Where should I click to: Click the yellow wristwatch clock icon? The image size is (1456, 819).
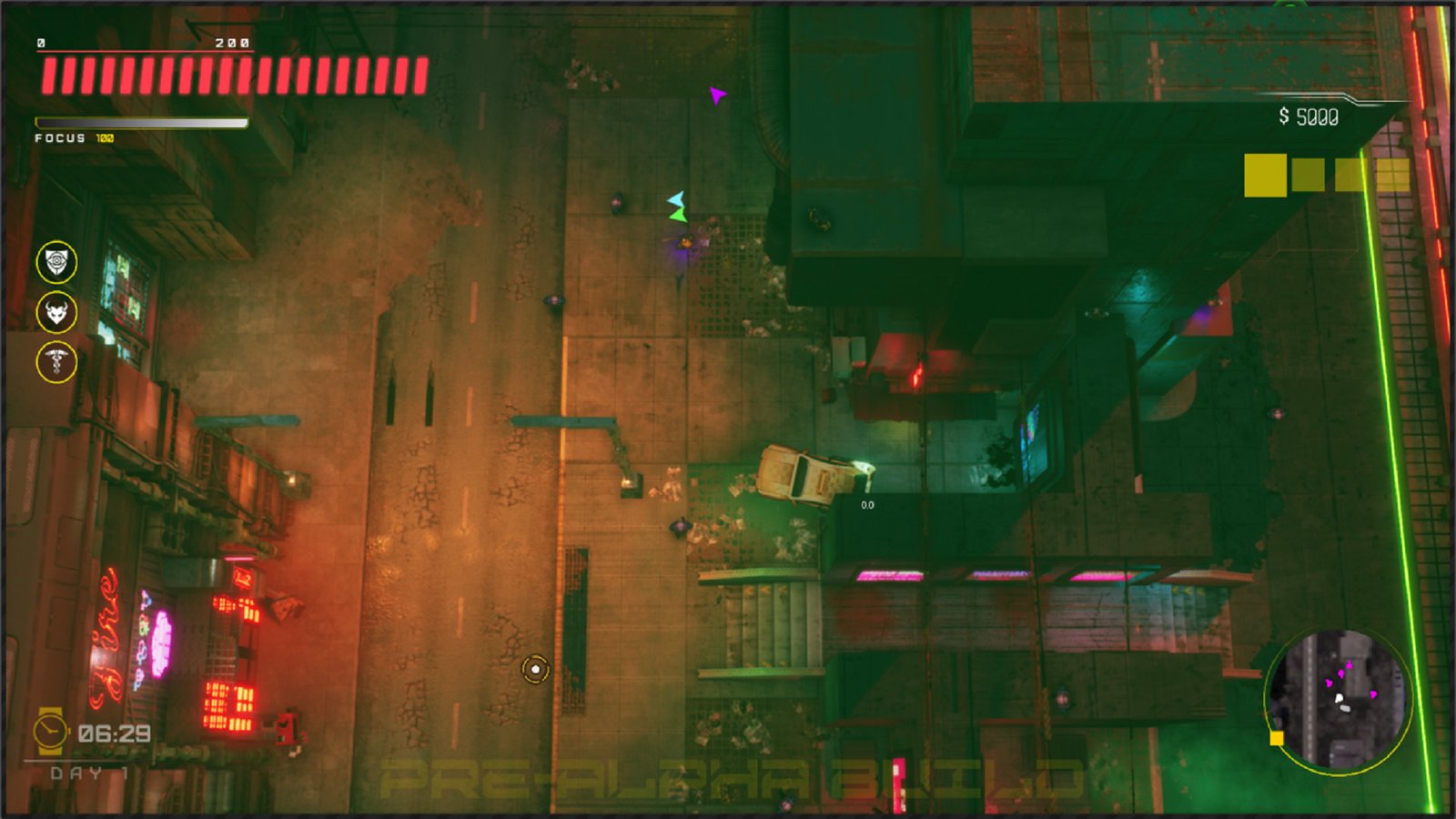49,728
